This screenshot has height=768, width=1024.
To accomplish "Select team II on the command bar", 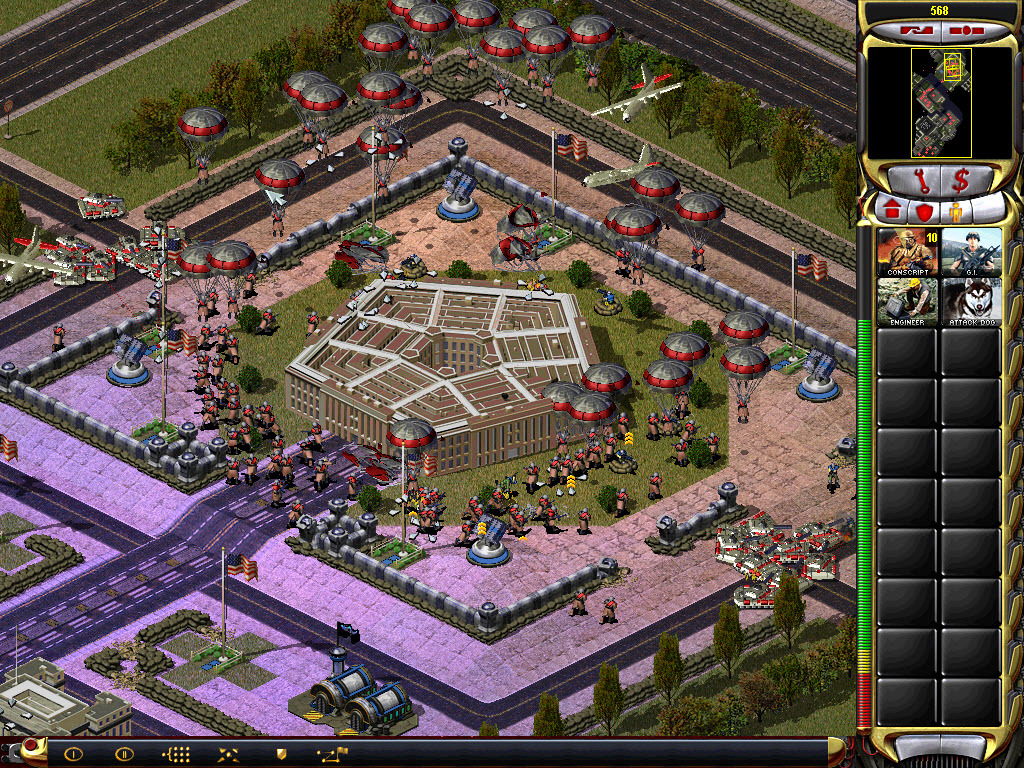I will tap(124, 754).
